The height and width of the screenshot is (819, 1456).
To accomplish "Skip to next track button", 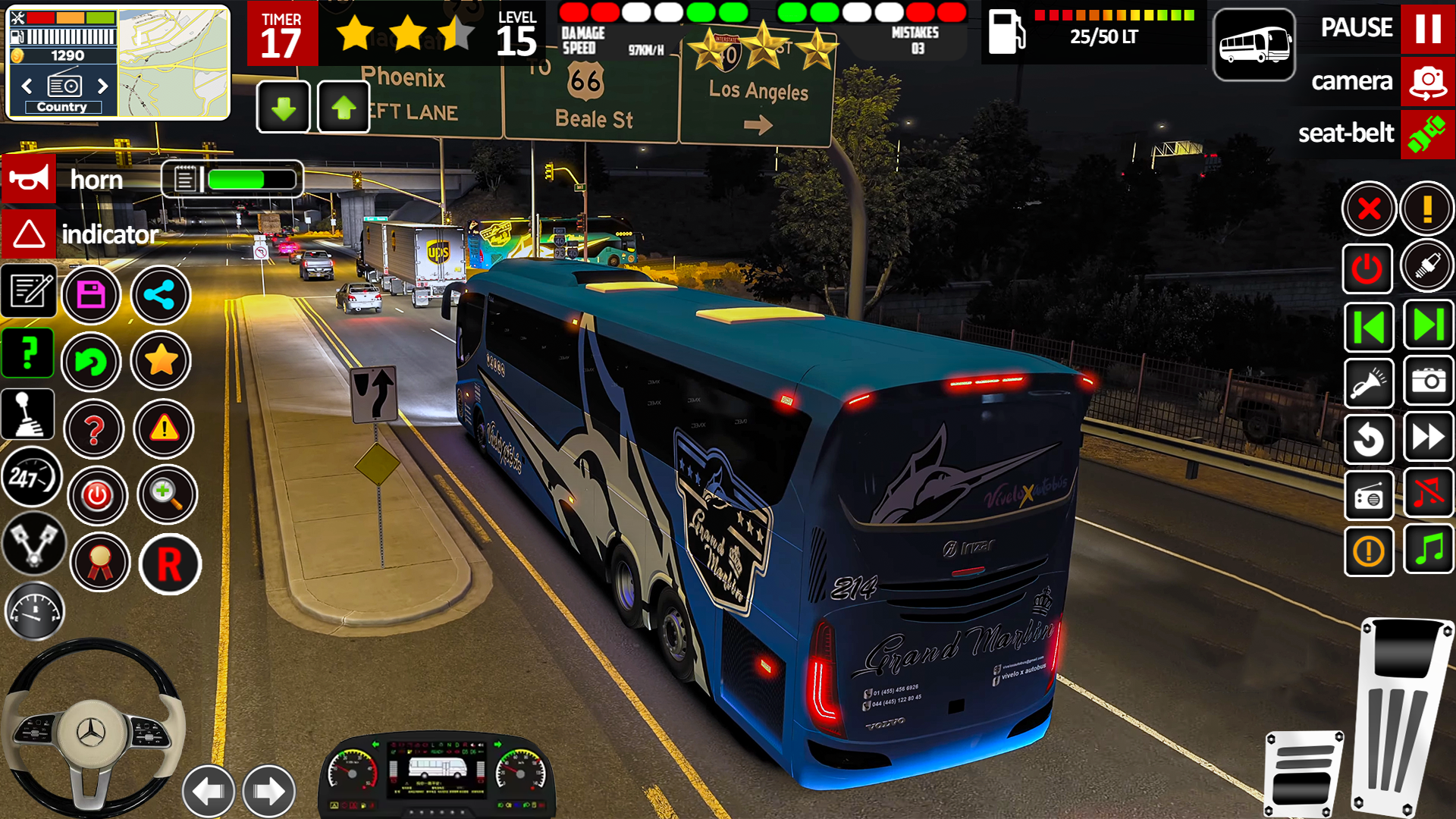I will (x=1428, y=326).
